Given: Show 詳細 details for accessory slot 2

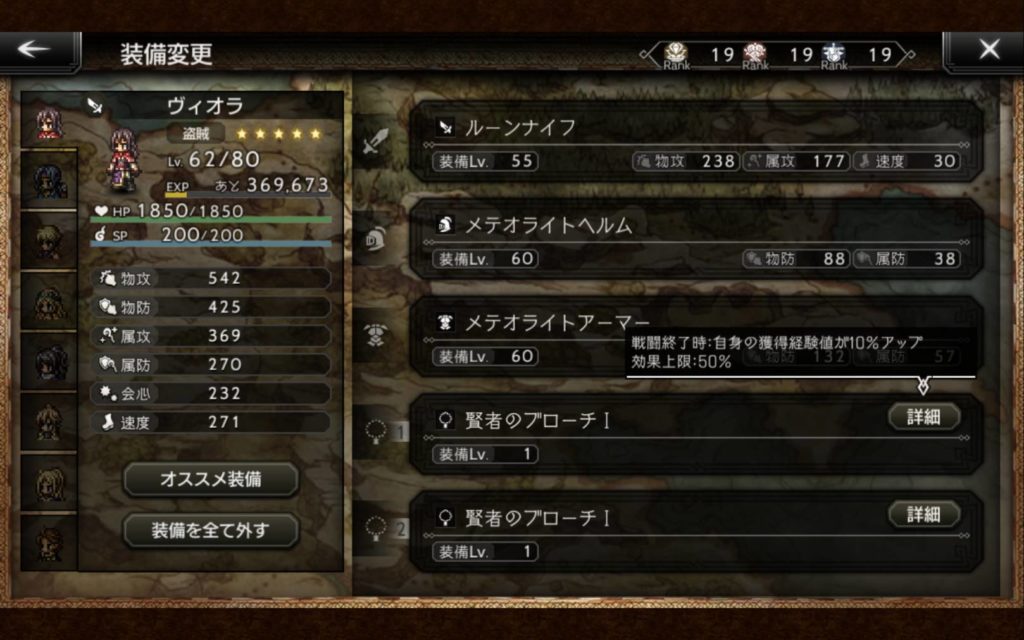Looking at the screenshot, I should [924, 514].
